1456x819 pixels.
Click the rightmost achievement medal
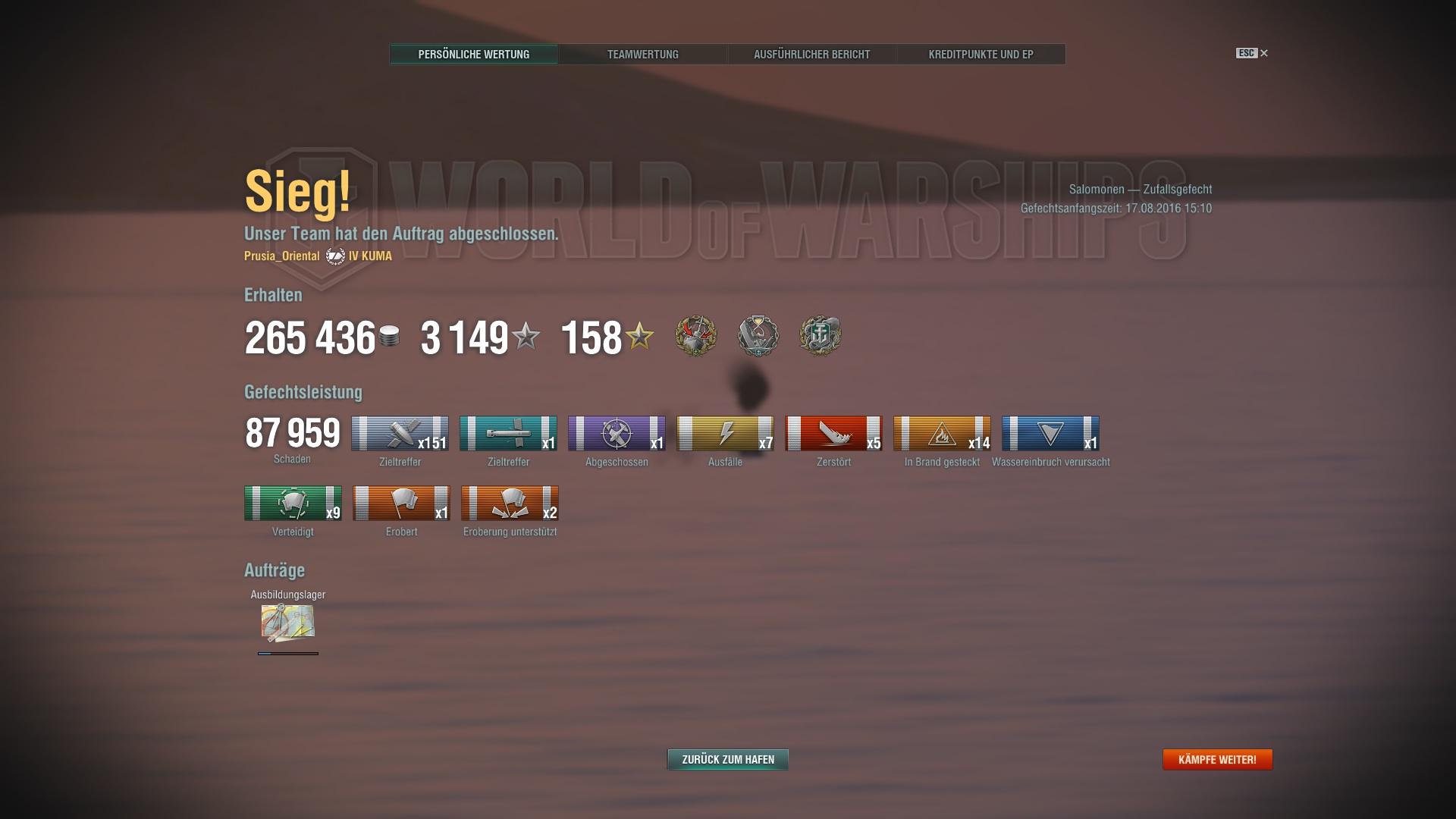tap(821, 336)
